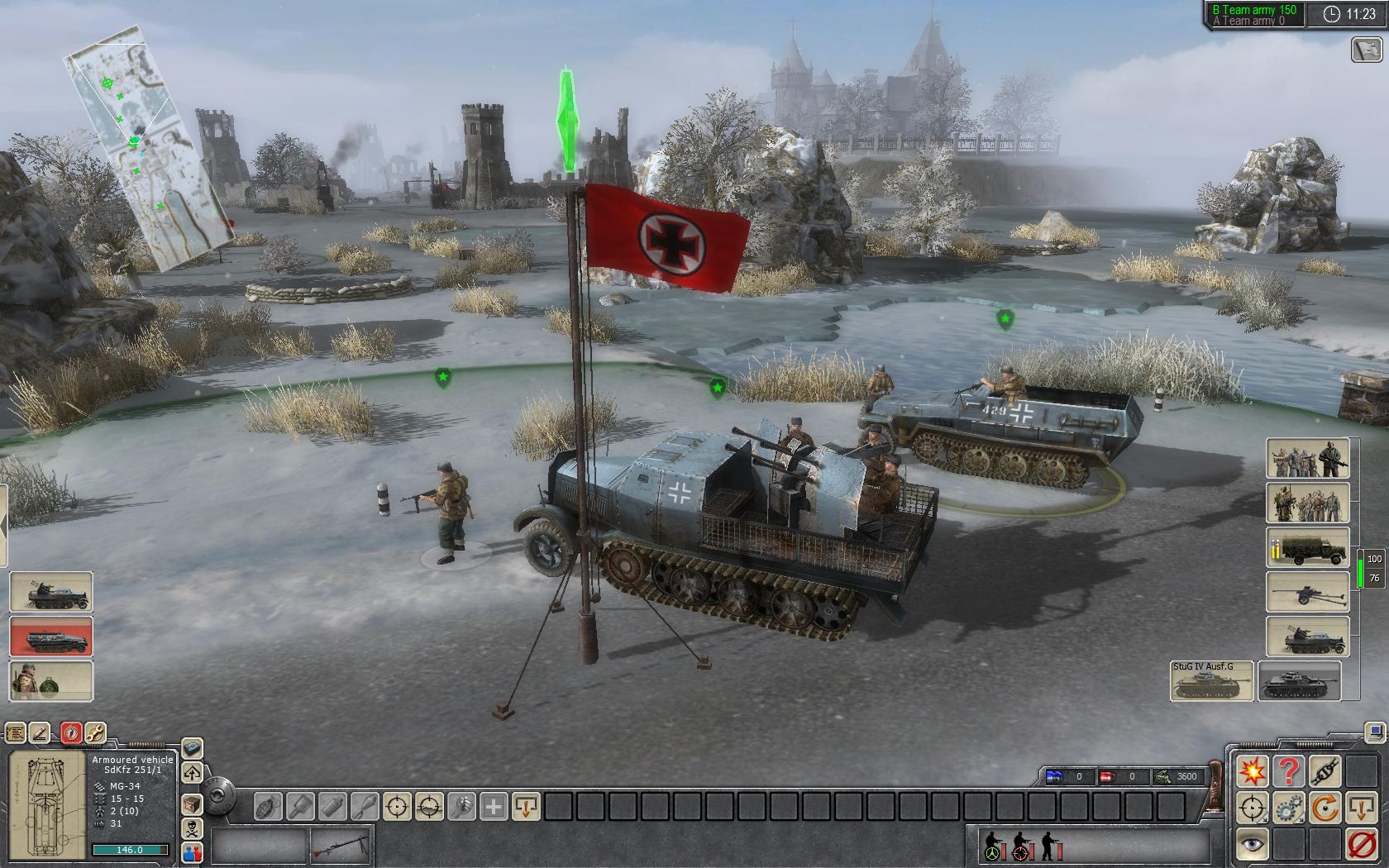Toggle the vision cone eye icon
This screenshot has width=1389, height=868.
point(1251,844)
